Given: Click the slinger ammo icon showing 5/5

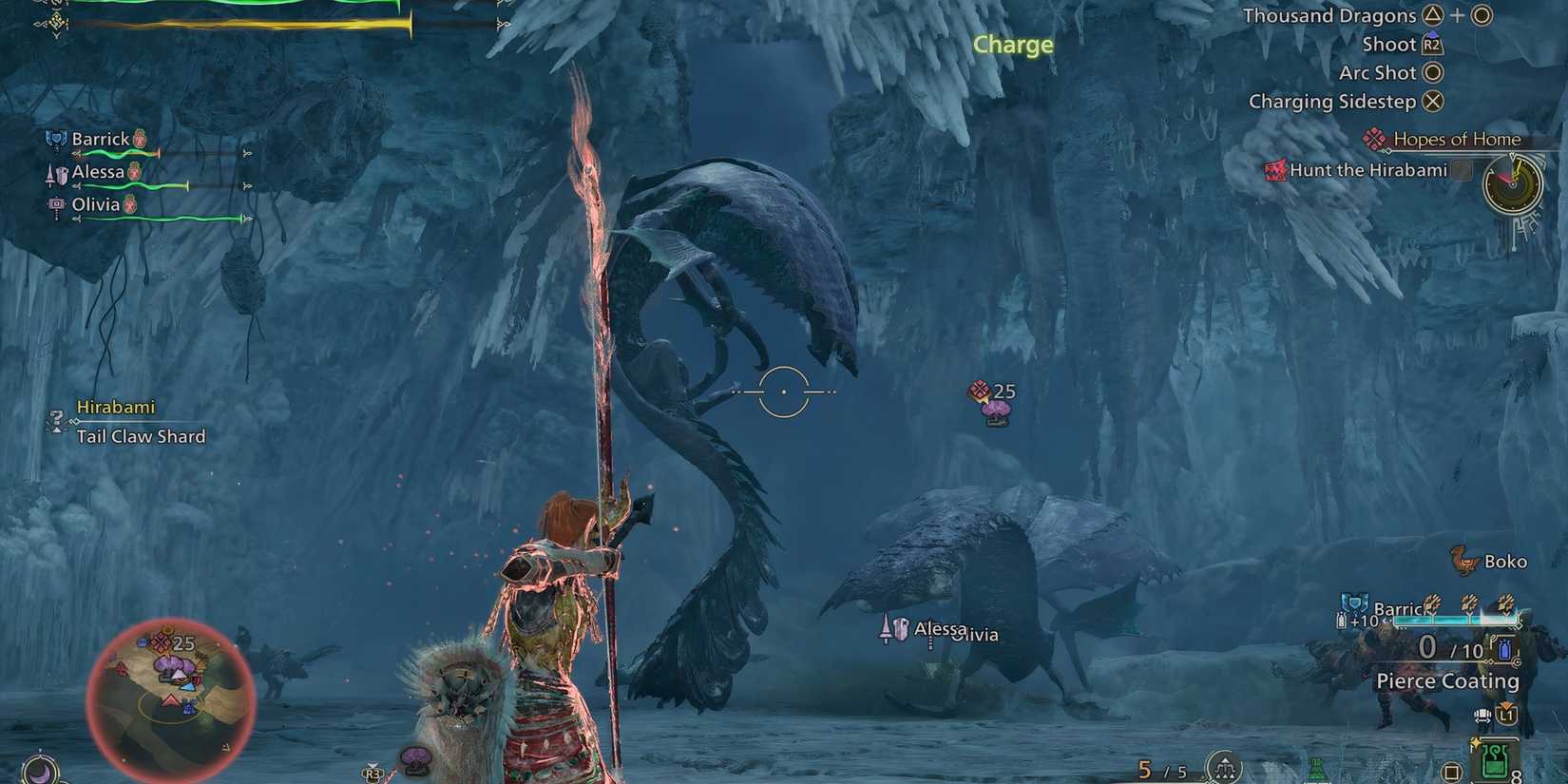Looking at the screenshot, I should click(1224, 766).
